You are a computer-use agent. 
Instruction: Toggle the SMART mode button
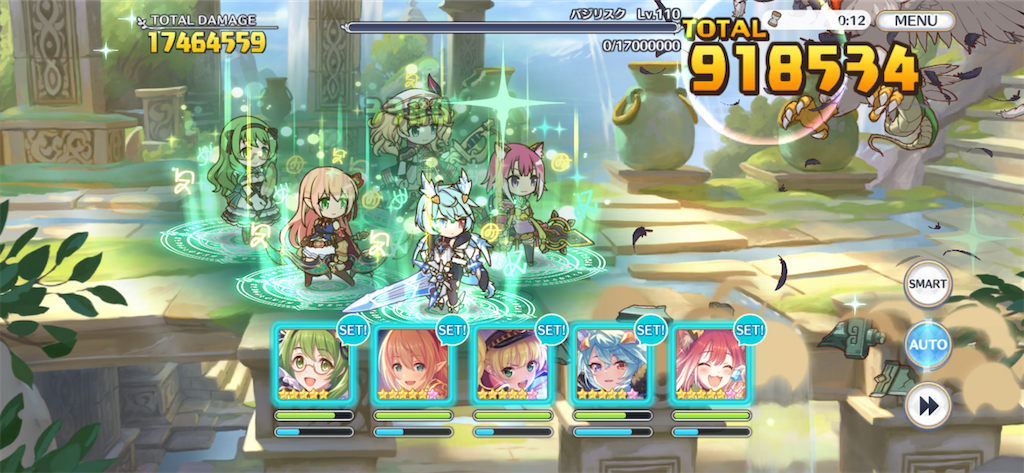(x=927, y=284)
